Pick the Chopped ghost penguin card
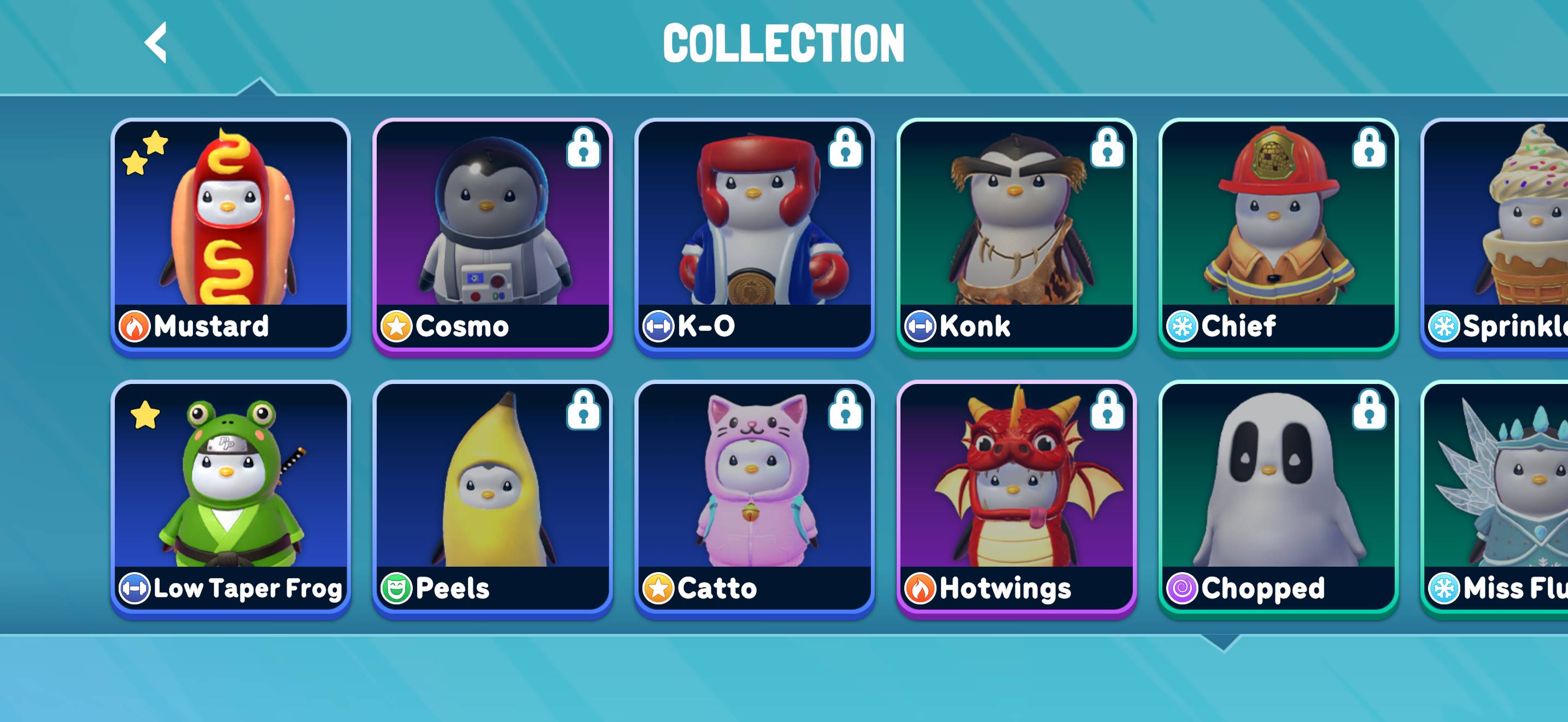The height and width of the screenshot is (722, 1568). pos(1278,496)
